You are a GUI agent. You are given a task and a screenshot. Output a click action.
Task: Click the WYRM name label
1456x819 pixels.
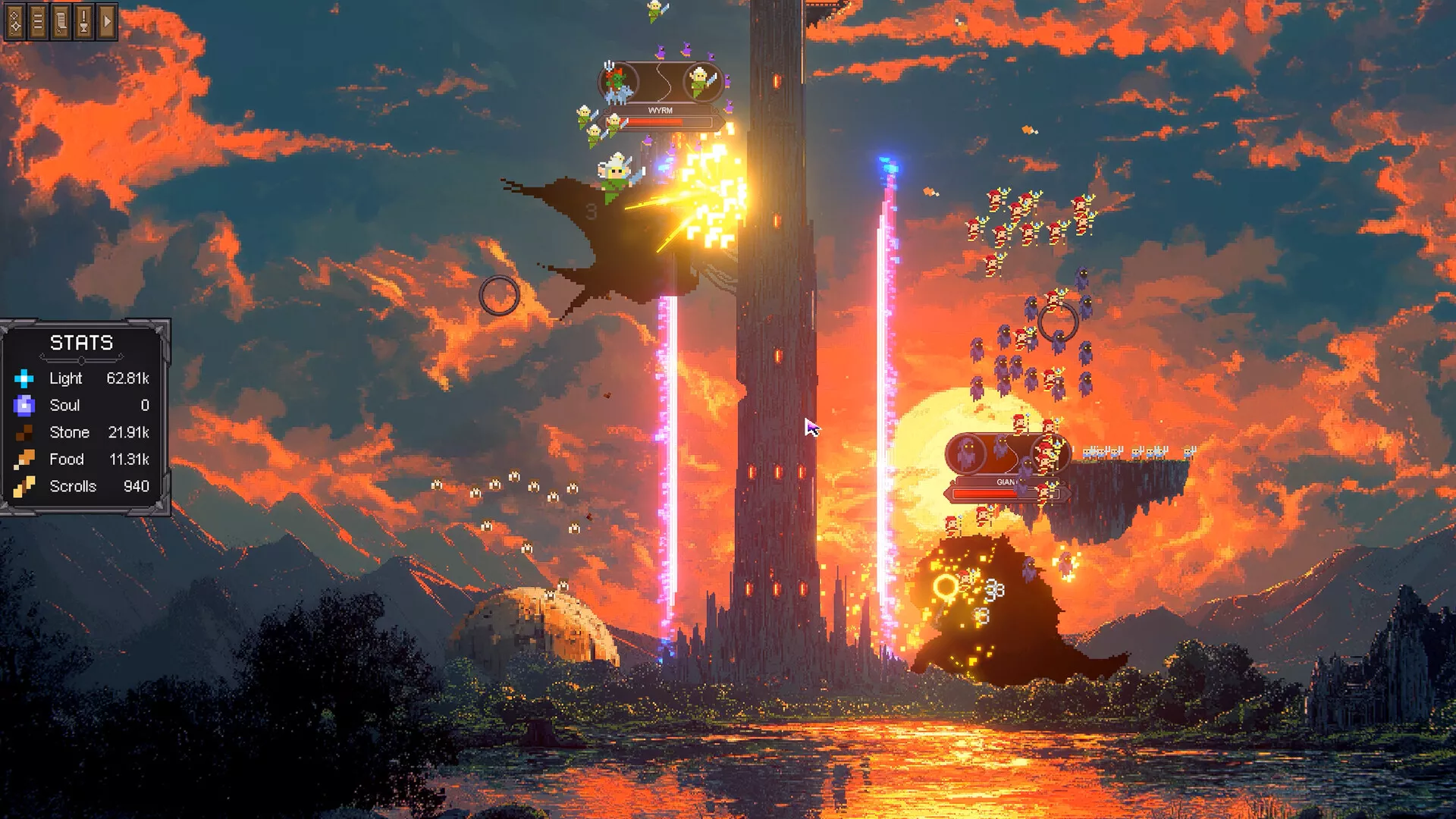pos(659,111)
